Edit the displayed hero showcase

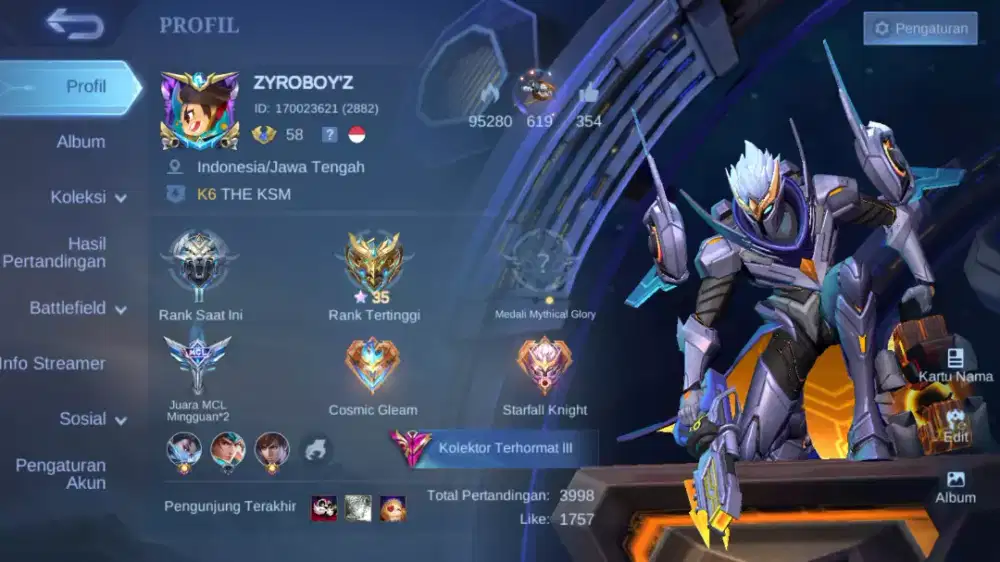(x=956, y=426)
